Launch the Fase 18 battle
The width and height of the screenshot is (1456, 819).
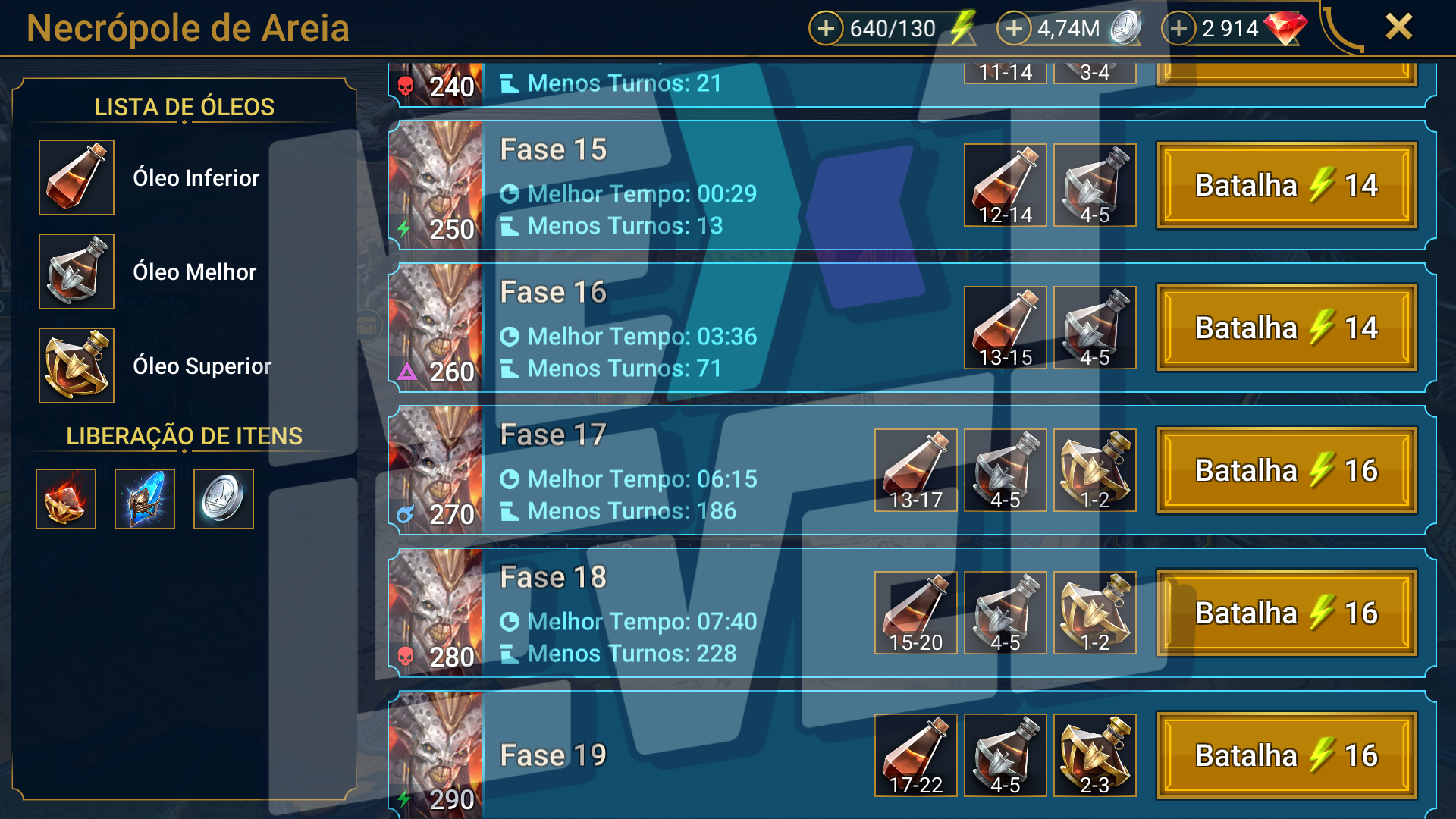pyautogui.click(x=1286, y=613)
